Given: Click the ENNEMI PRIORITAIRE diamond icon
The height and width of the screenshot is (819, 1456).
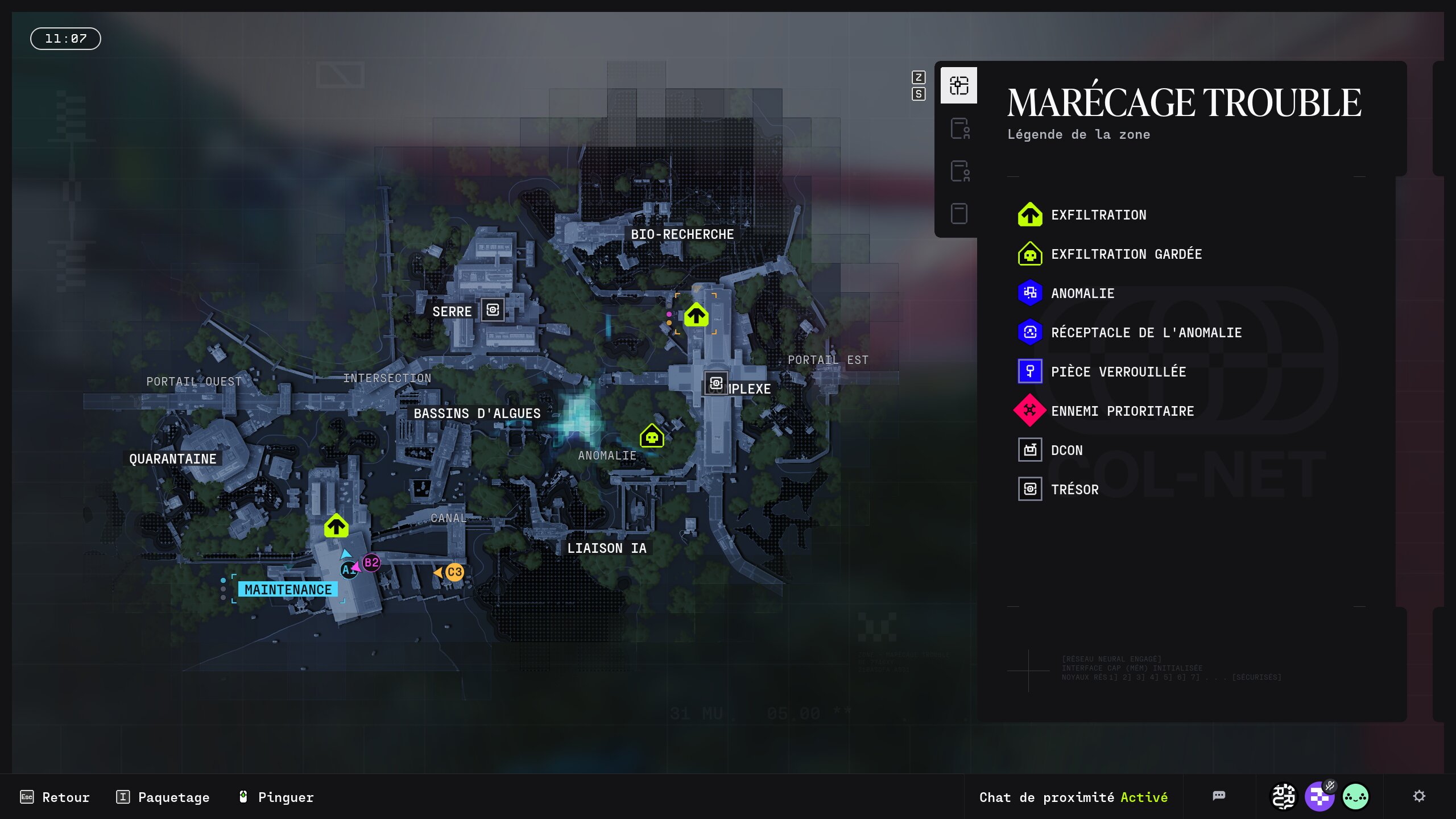Looking at the screenshot, I should (x=1031, y=411).
